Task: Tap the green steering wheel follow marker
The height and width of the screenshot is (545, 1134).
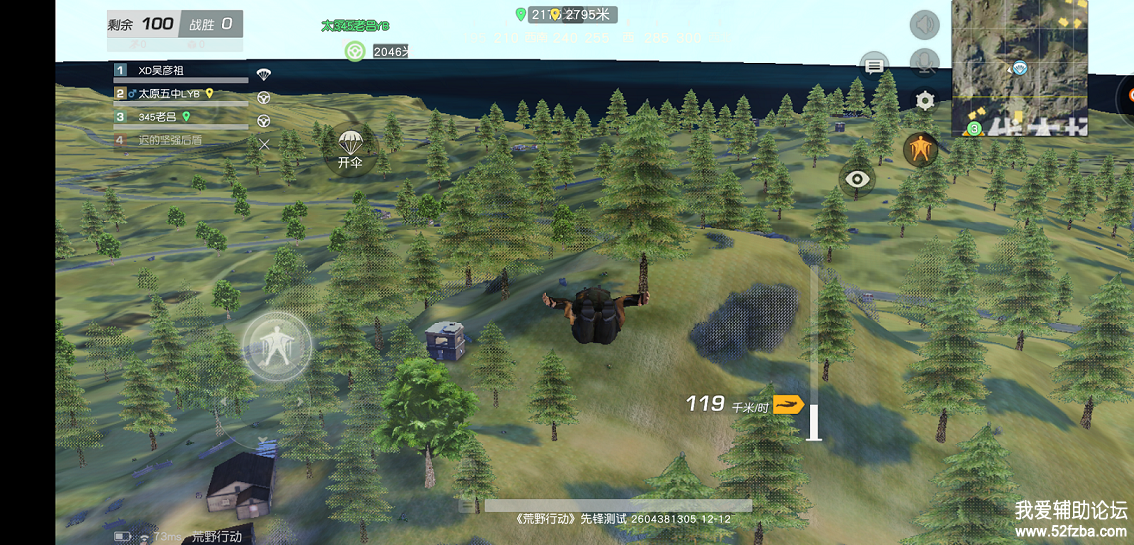Action: pos(354,51)
